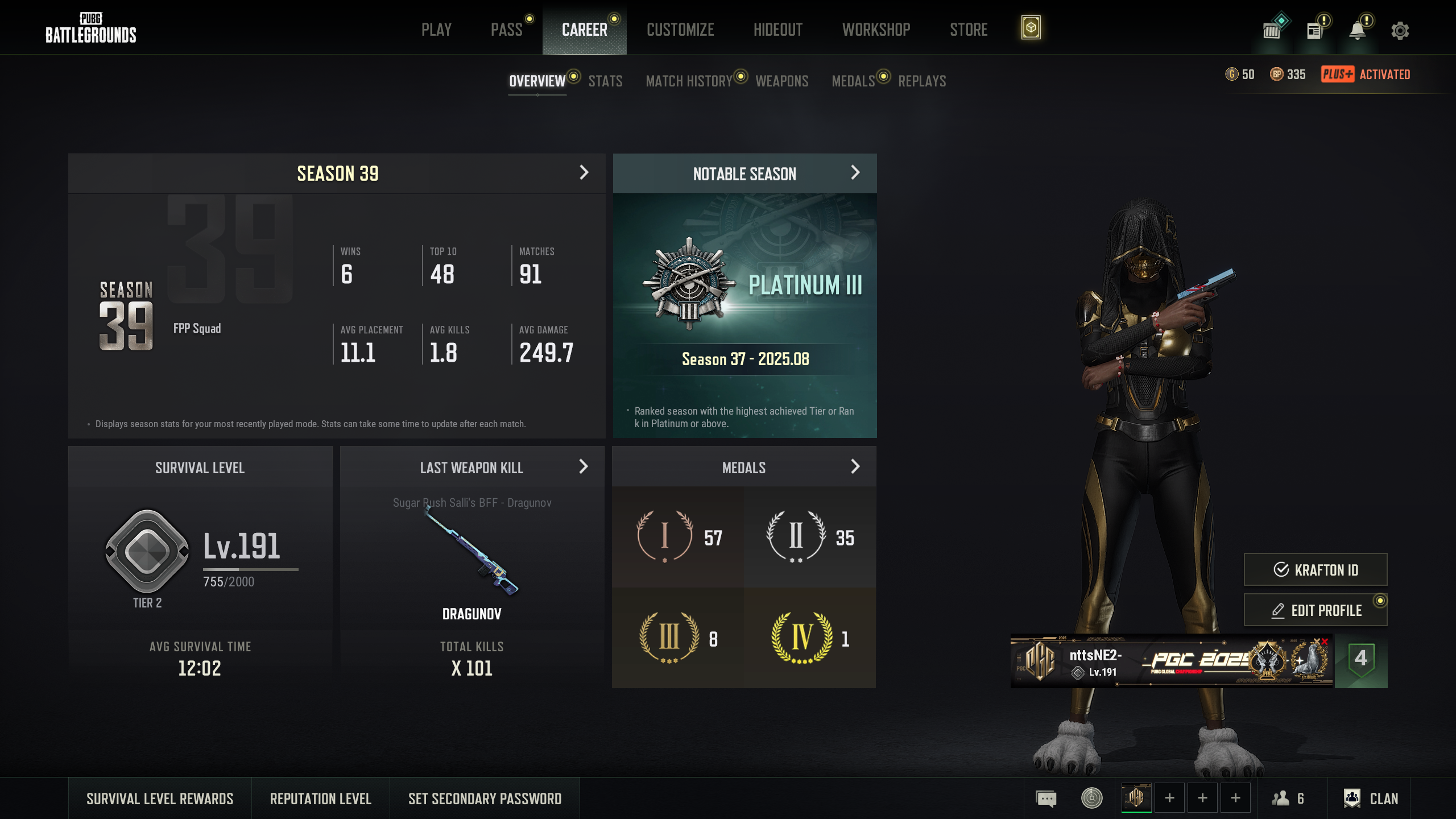Viewport: 1456px width, 819px height.
Task: Go to the Pass menu
Action: [x=506, y=30]
